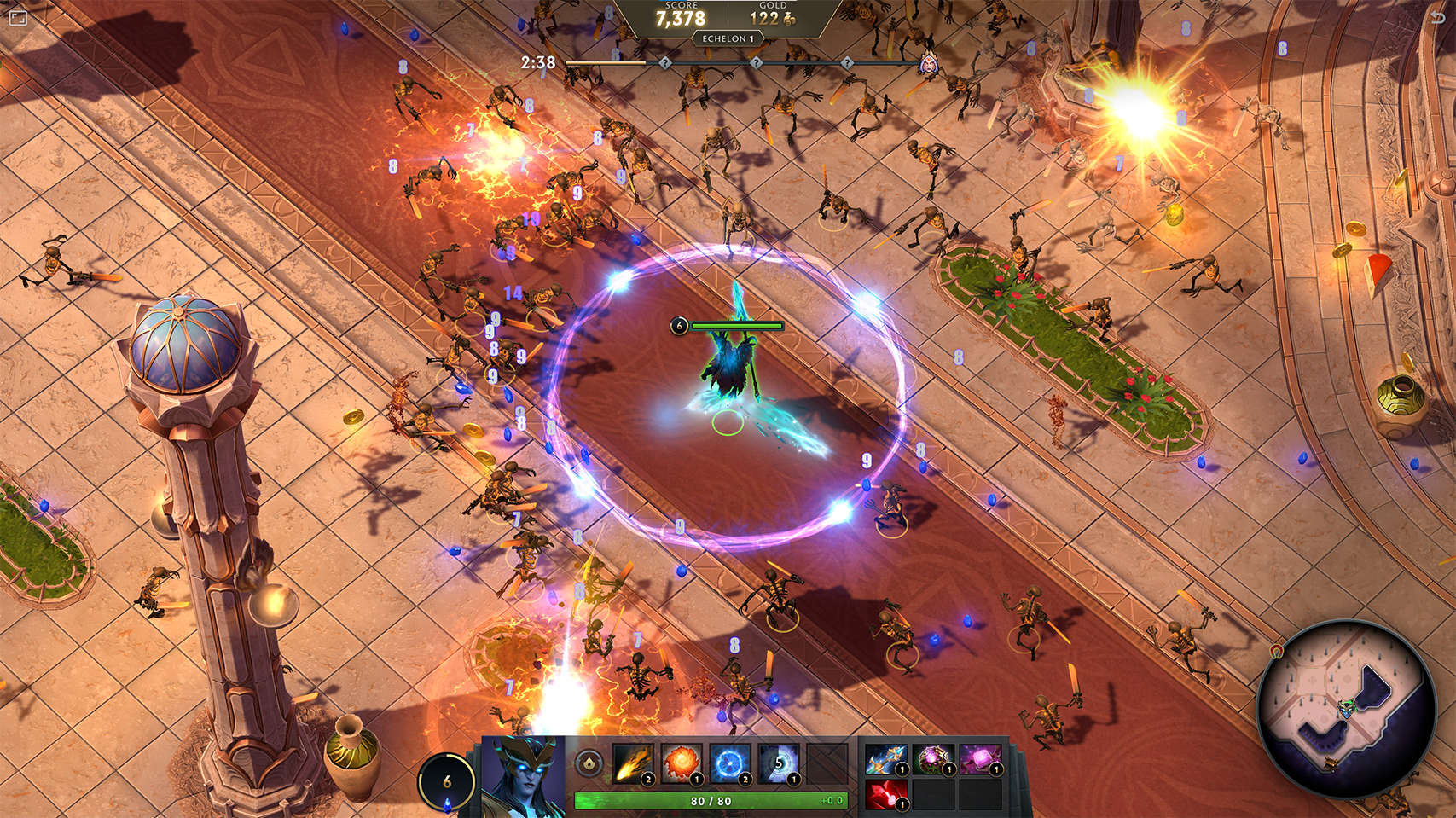Click the circular minimap

[1346, 708]
